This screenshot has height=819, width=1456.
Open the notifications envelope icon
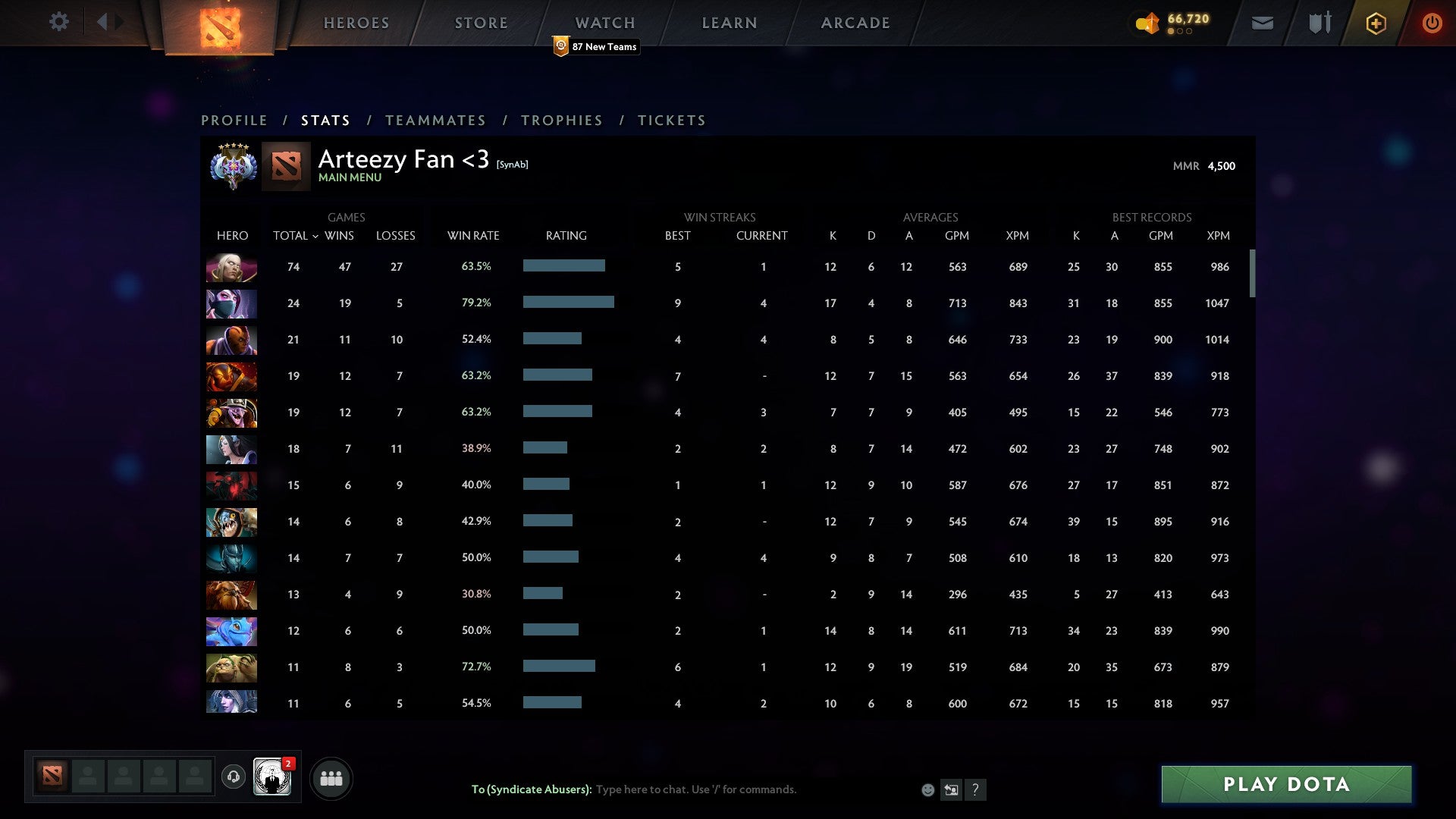pos(1262,24)
